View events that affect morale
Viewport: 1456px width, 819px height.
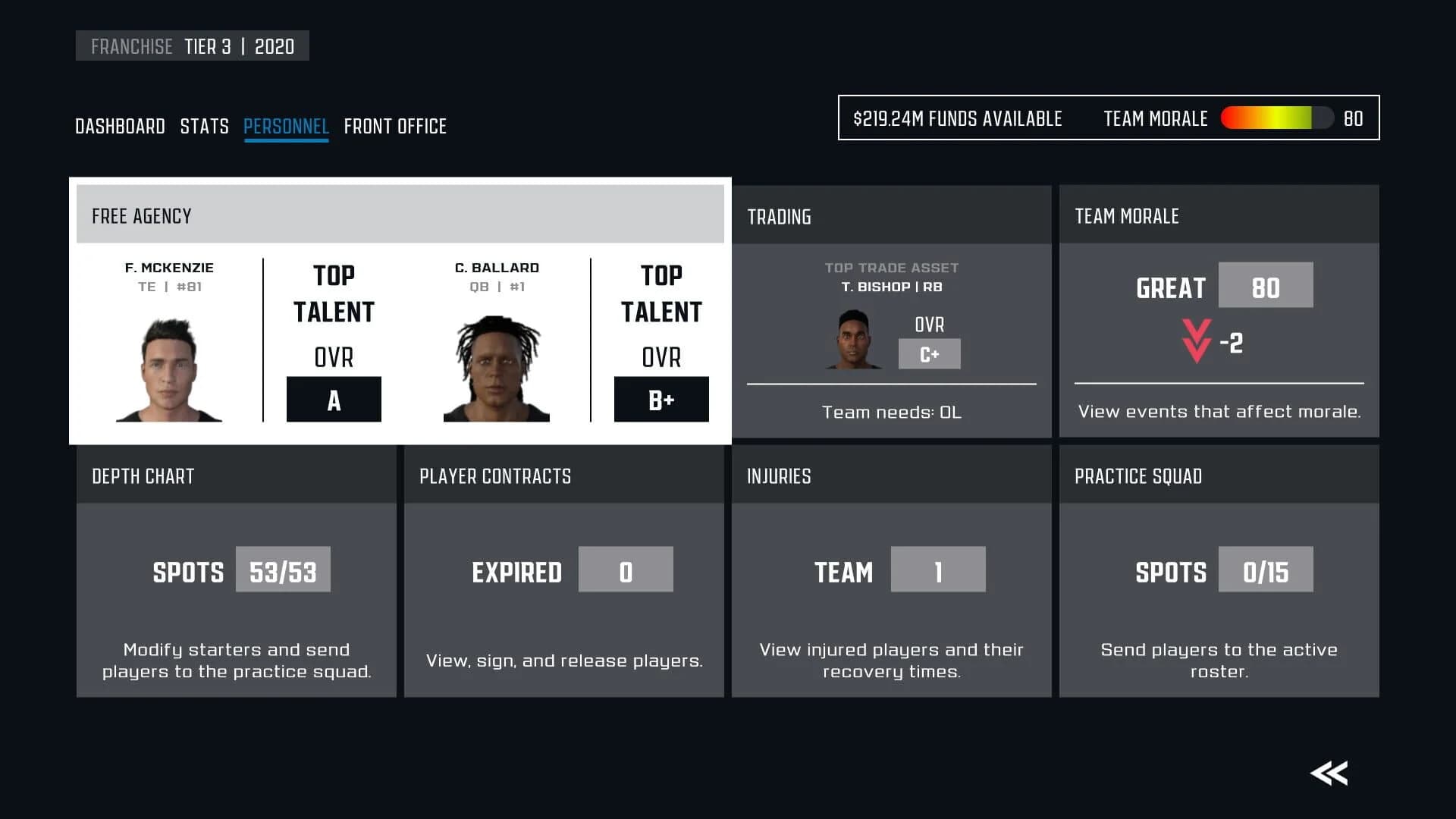pos(1219,411)
